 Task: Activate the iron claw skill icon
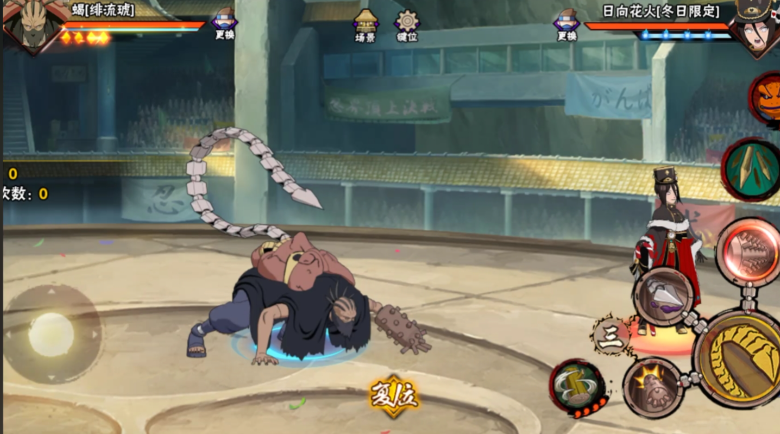click(x=663, y=295)
